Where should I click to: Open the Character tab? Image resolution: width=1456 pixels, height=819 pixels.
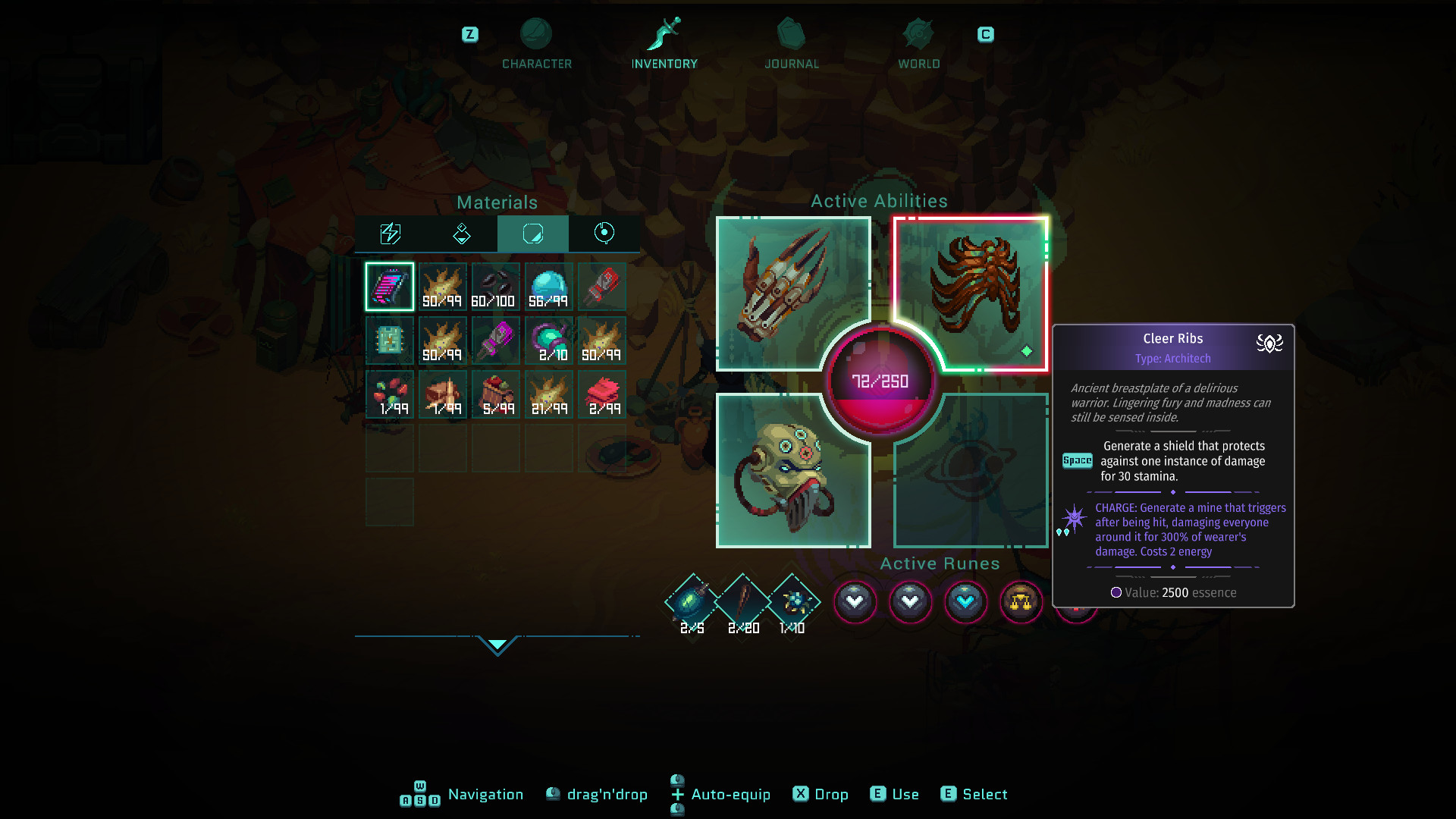pos(536,44)
